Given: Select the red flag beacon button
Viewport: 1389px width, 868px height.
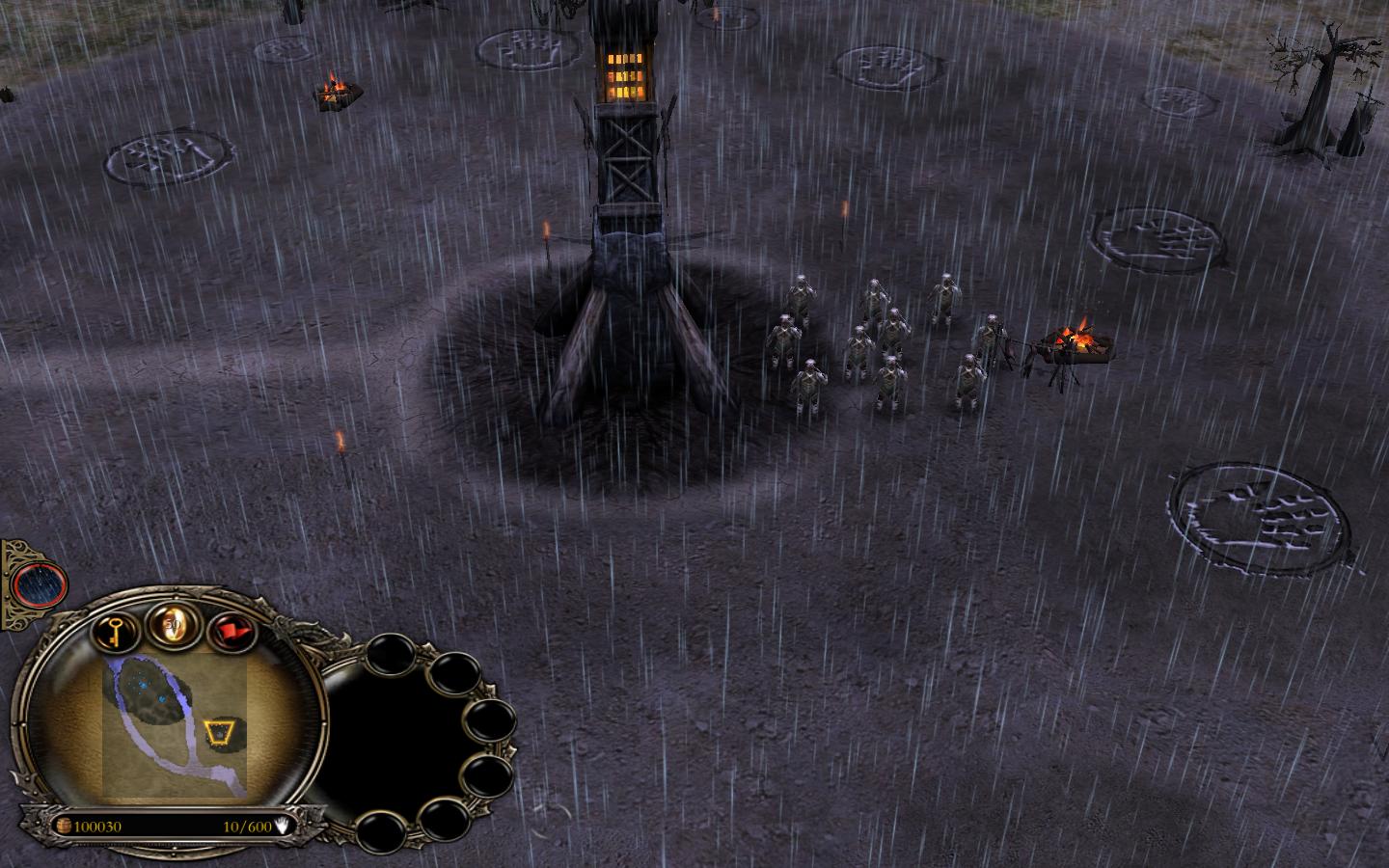Looking at the screenshot, I should pyautogui.click(x=228, y=633).
